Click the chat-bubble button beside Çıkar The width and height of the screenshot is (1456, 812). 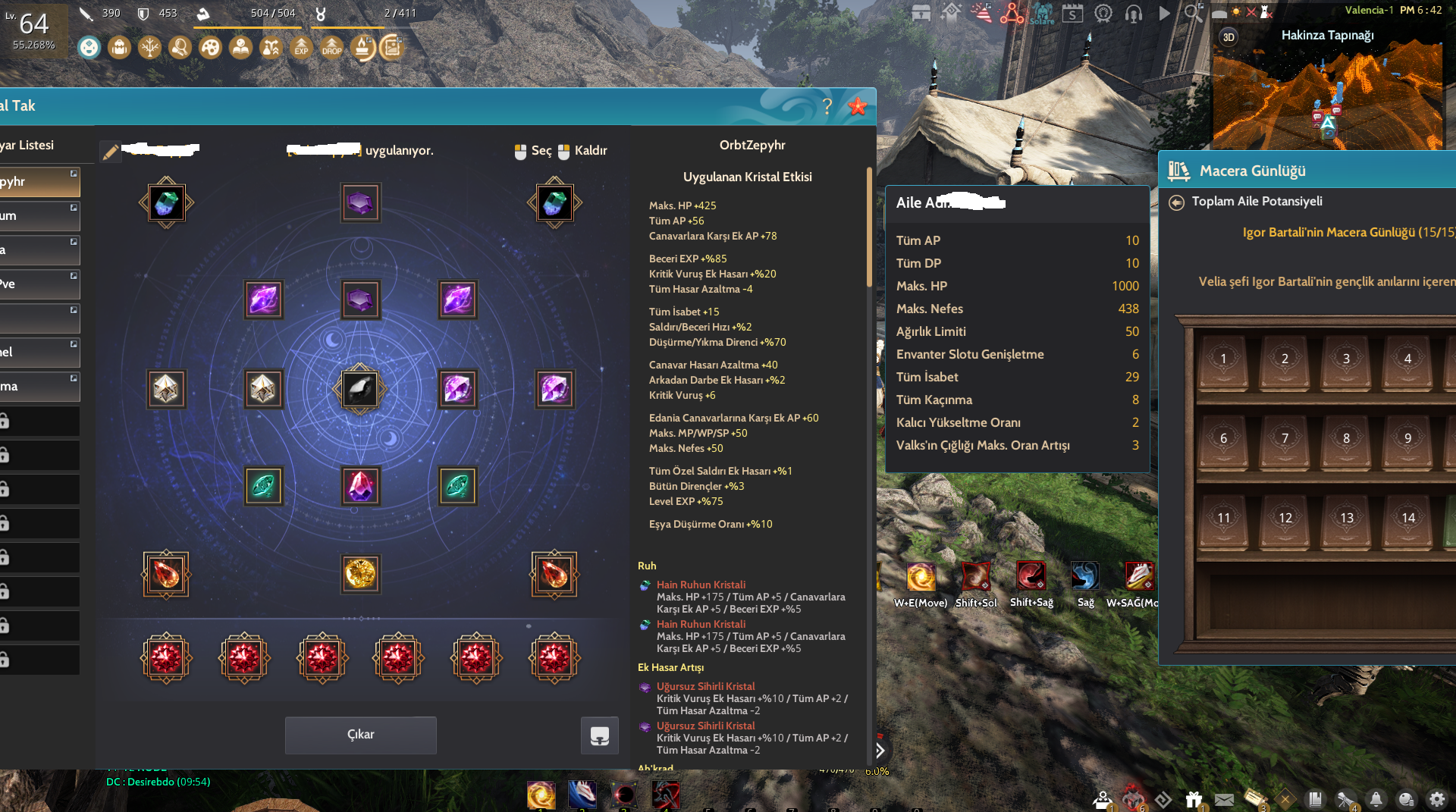point(599,735)
